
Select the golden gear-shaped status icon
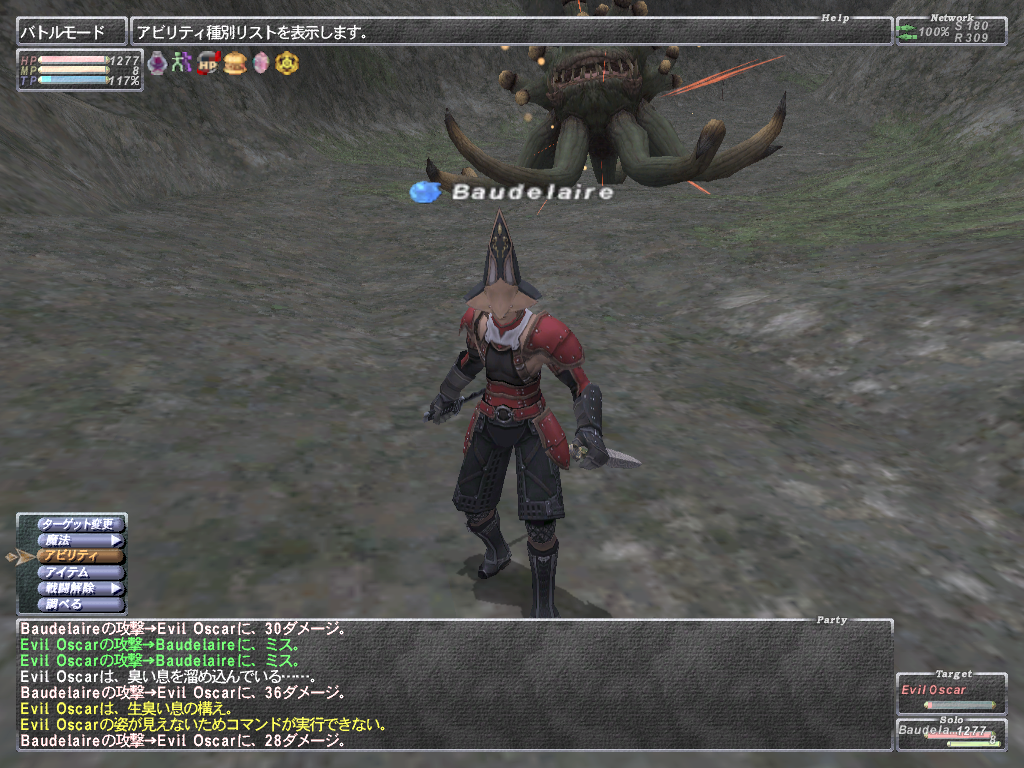pyautogui.click(x=287, y=63)
